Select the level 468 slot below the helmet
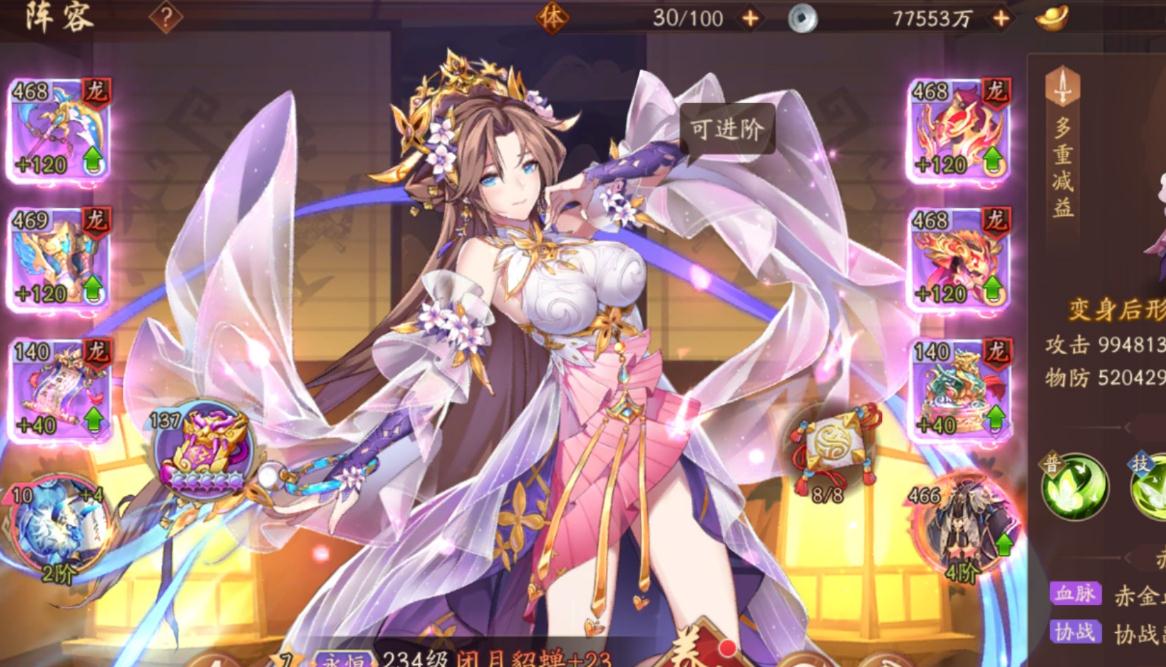This screenshot has width=1166, height=667. pyautogui.click(x=957, y=258)
